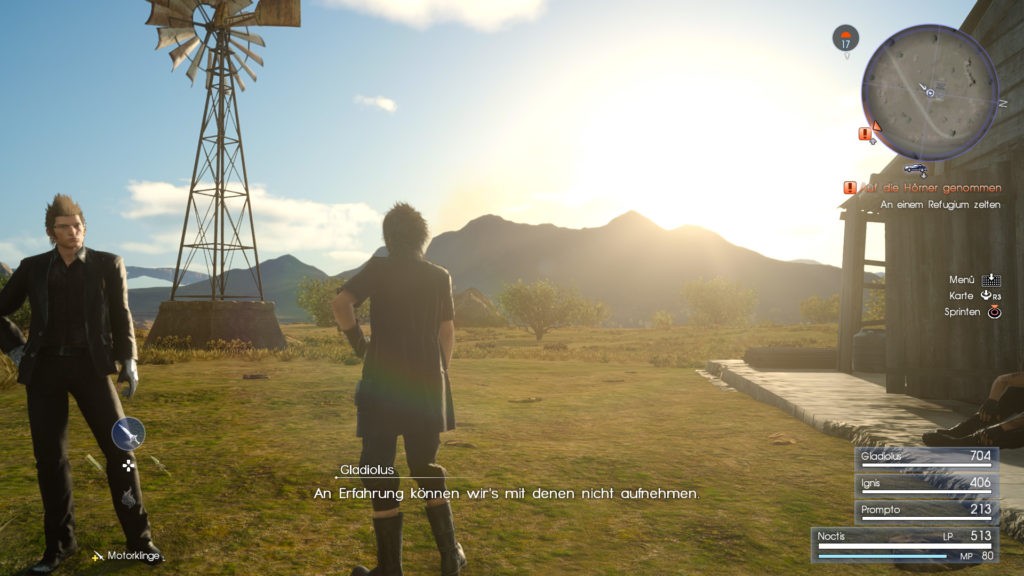This screenshot has height=576, width=1024.
Task: Click the level 17 indicator icon
Action: tap(845, 39)
